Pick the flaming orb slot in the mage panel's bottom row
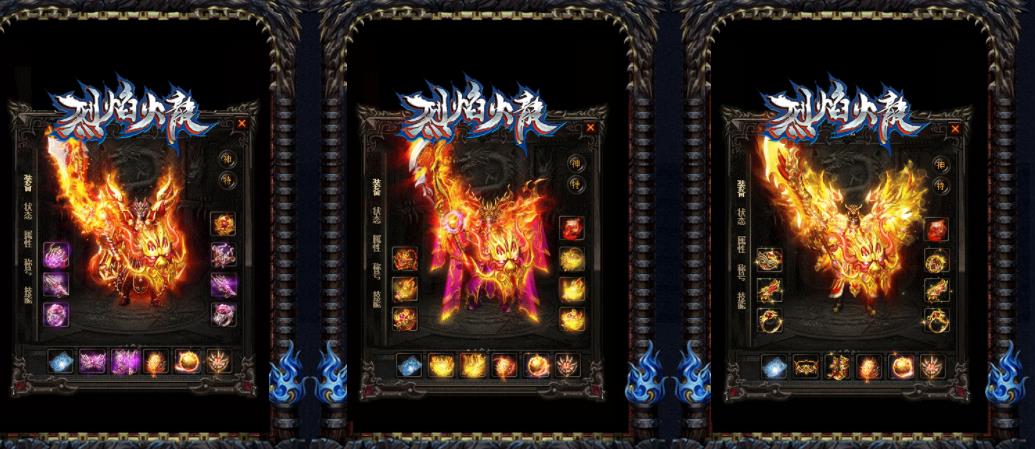The image size is (1035, 449). (x=537, y=365)
